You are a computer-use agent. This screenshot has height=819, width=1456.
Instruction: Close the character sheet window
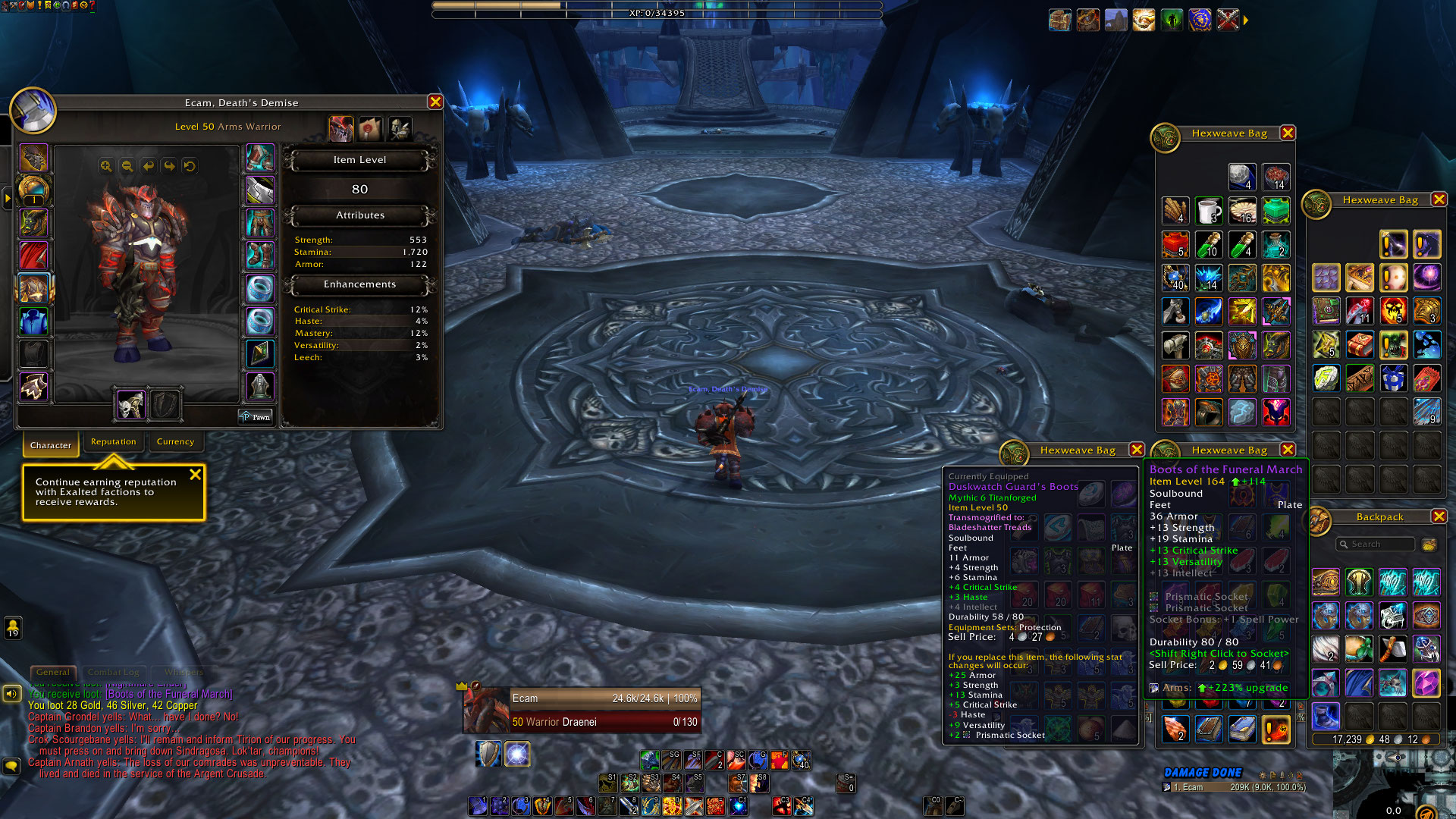[x=435, y=102]
